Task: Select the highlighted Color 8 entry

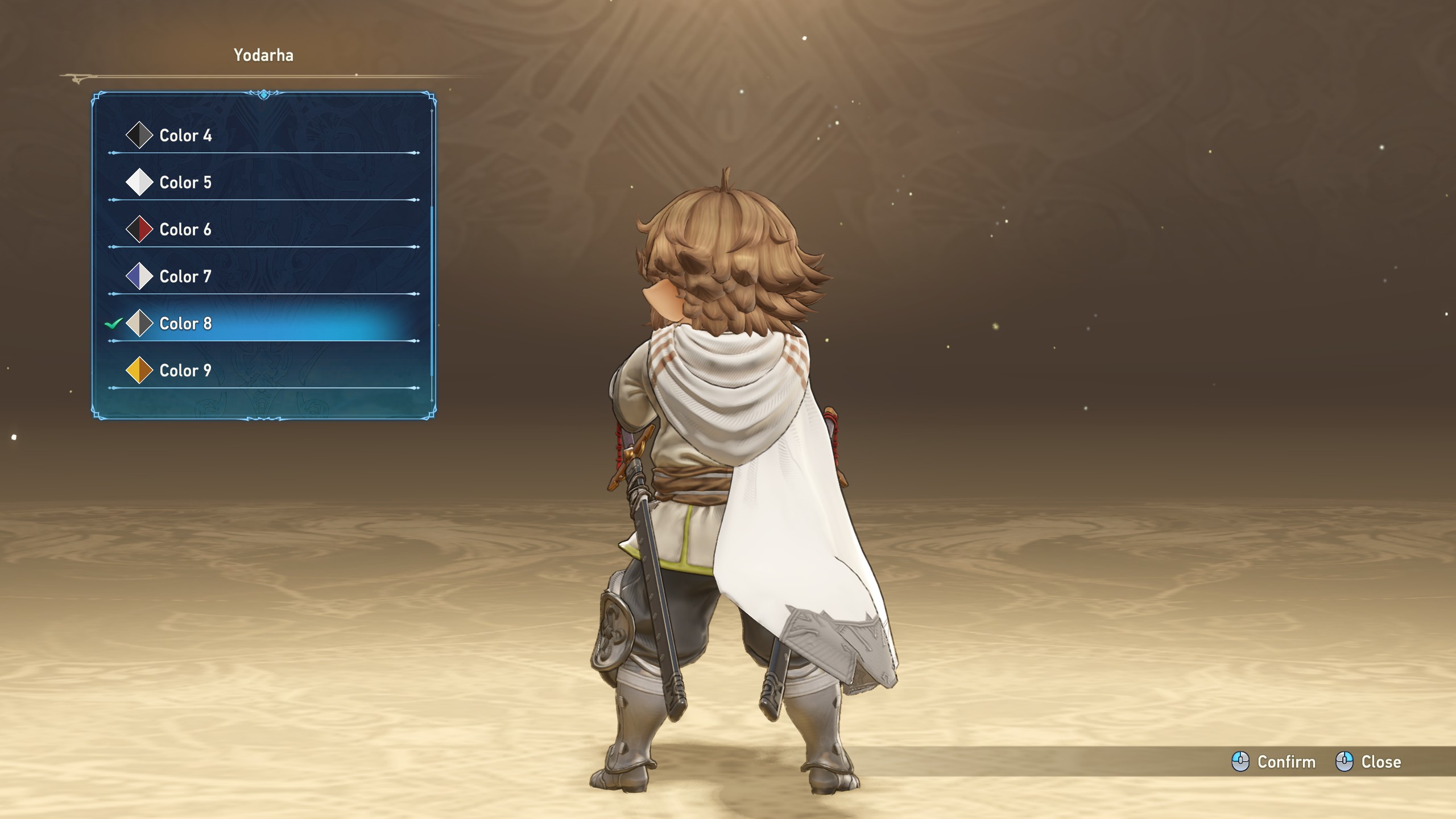Action: 185,324
